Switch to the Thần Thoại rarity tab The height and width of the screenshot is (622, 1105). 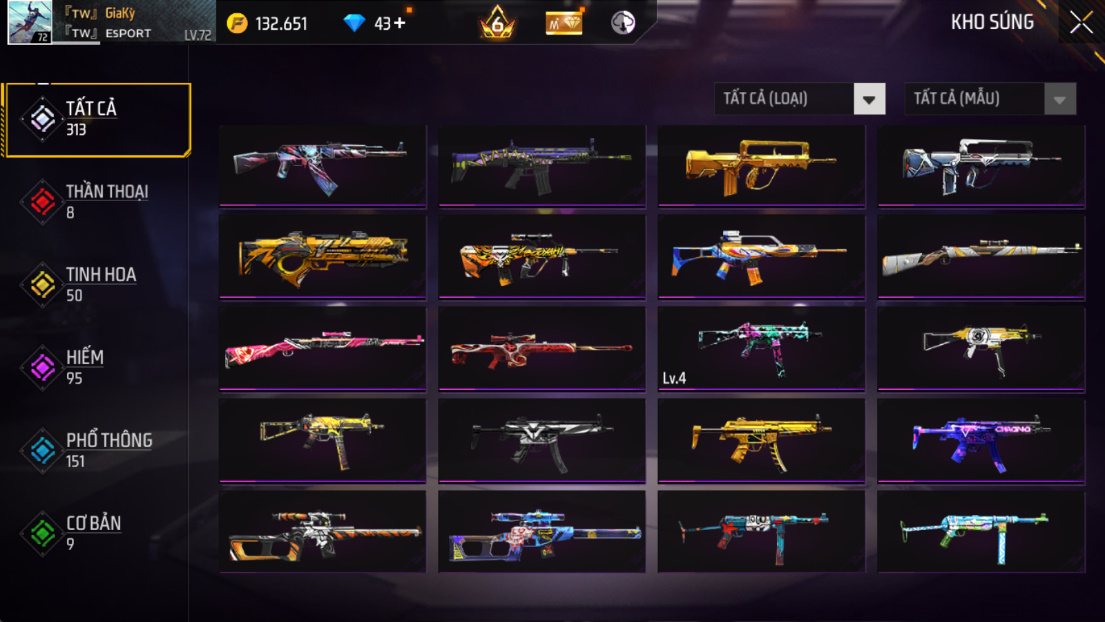pos(96,201)
